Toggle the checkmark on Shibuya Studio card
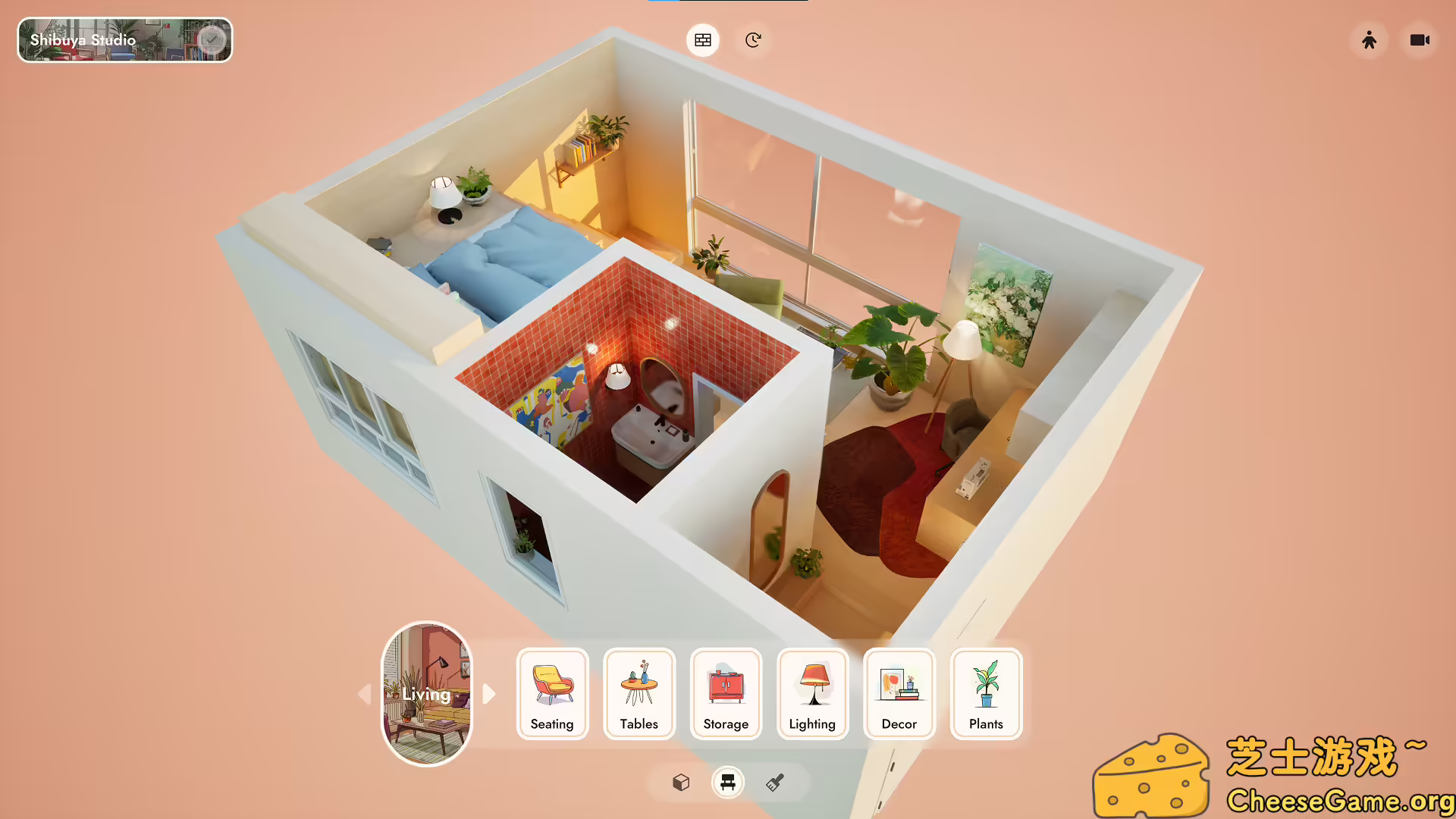Viewport: 1456px width, 819px height. pos(212,39)
